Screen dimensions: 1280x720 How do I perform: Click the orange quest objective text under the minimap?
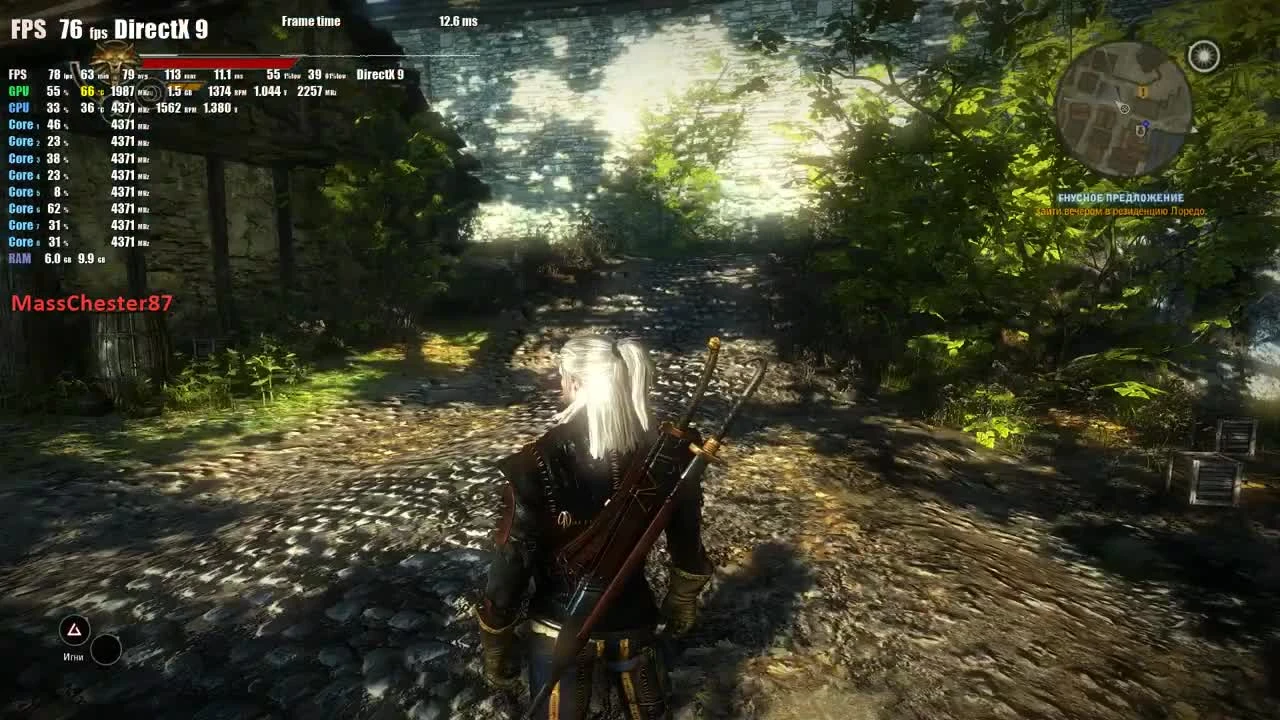1120,212
